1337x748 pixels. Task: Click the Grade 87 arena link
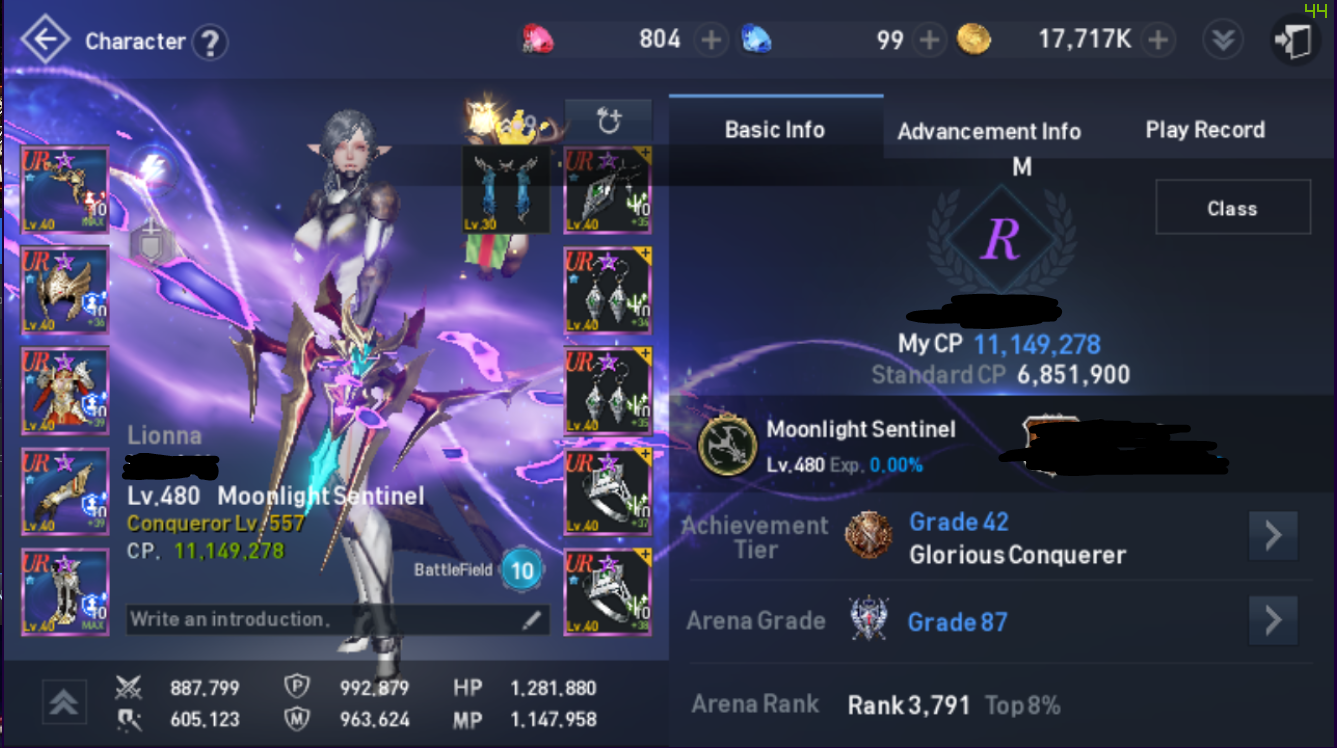pyautogui.click(x=957, y=621)
